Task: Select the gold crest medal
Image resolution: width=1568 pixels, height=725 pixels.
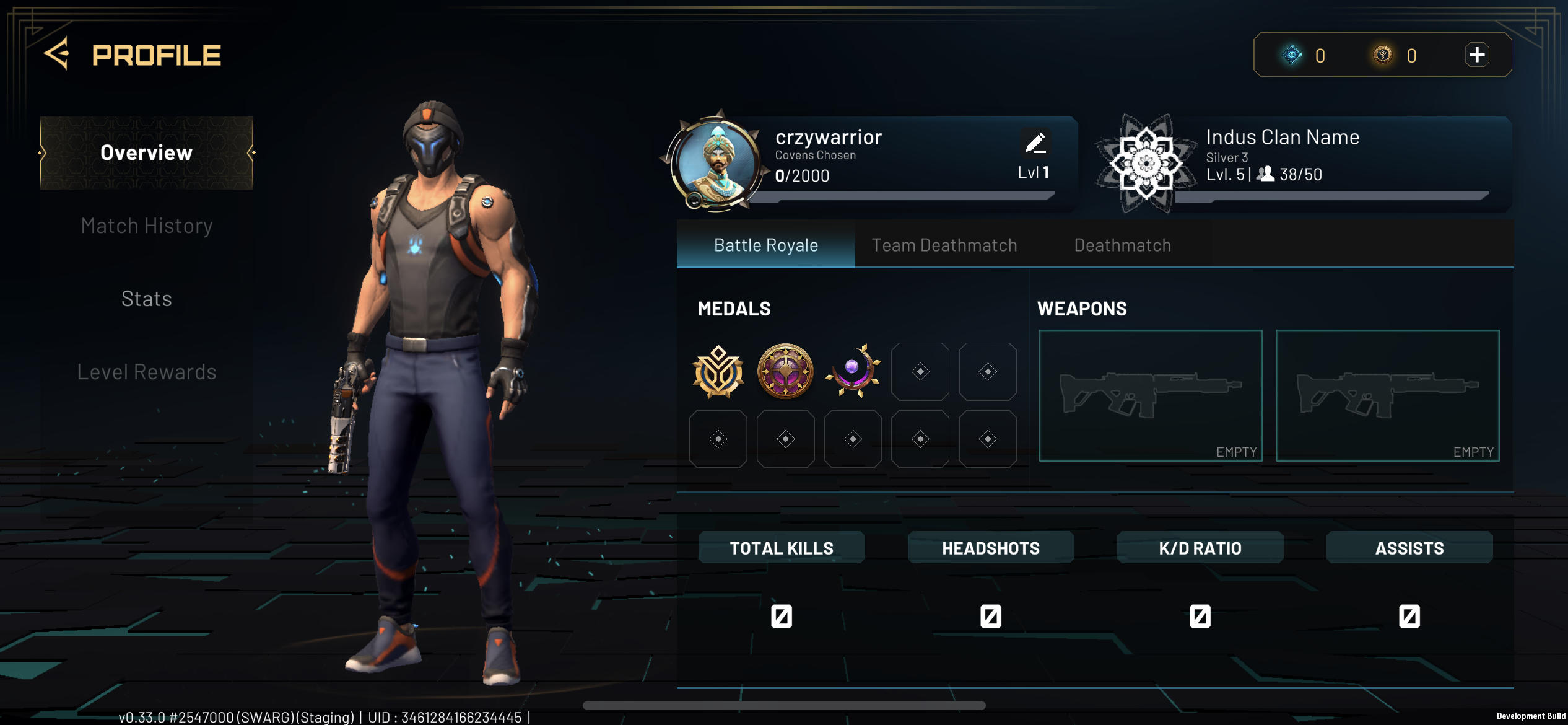Action: [718, 372]
